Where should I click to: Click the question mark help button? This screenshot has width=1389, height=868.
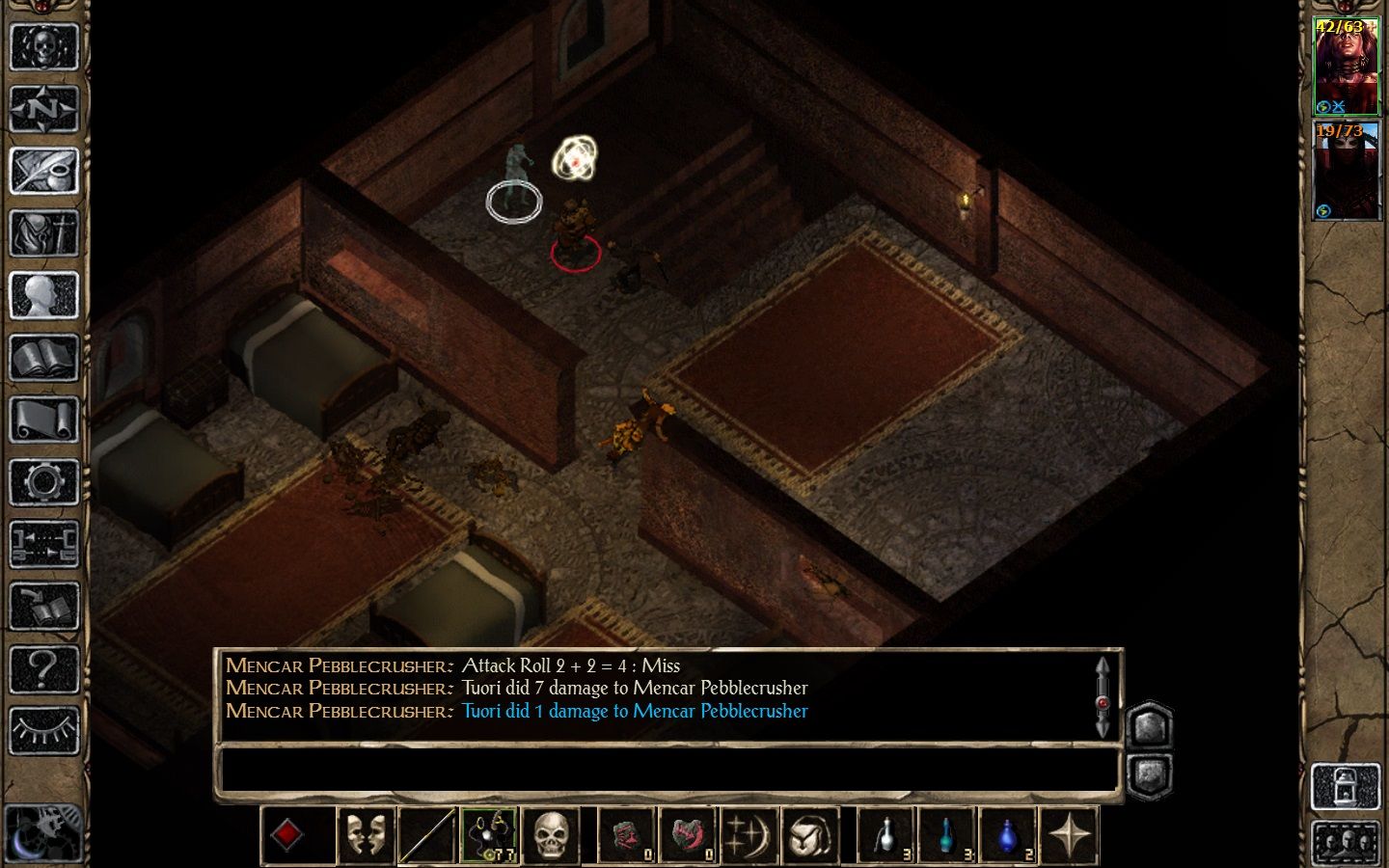[x=43, y=668]
